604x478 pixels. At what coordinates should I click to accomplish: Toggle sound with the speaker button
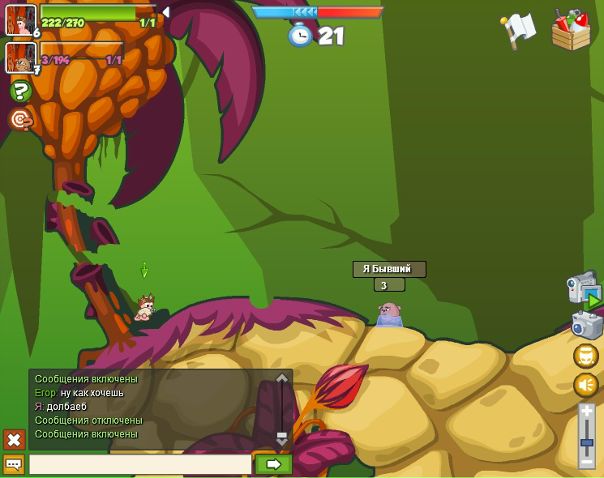[x=586, y=385]
